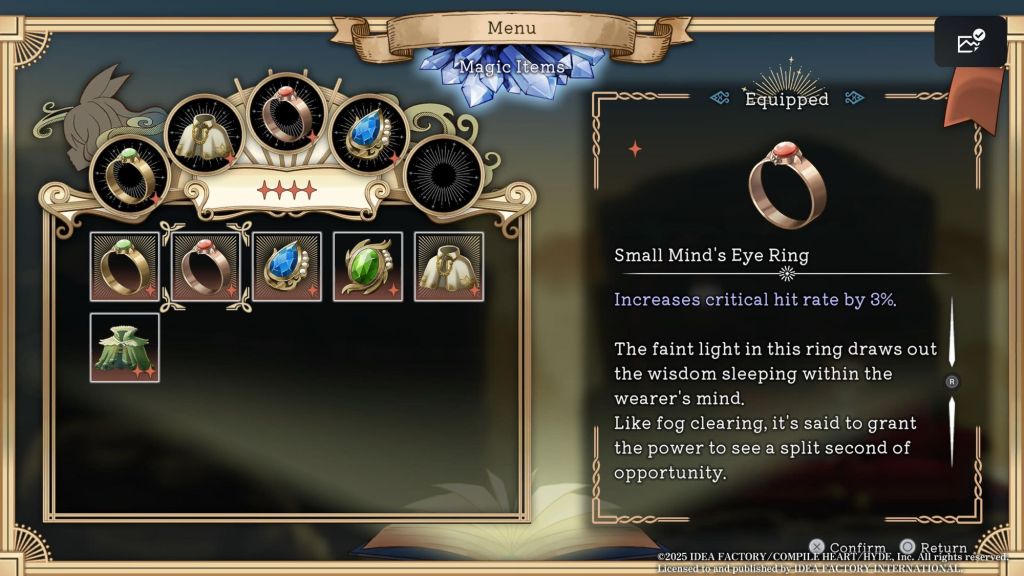Select the green cloak in inventory
1024x576 pixels.
click(x=125, y=348)
